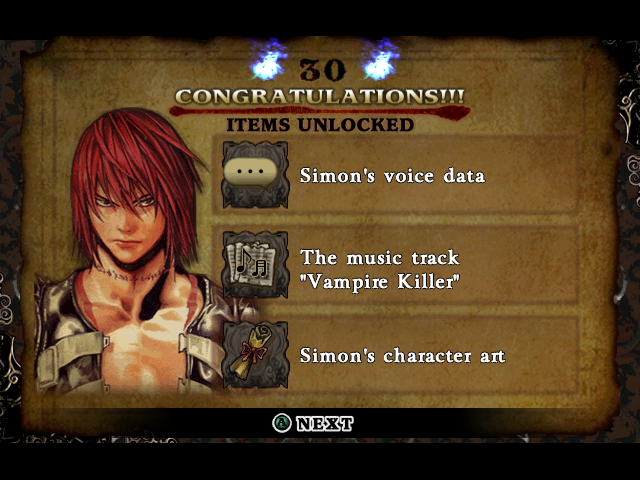The width and height of the screenshot is (640, 480).
Task: Choose the "Vampire Killer" music track entry
Action: pos(380,269)
